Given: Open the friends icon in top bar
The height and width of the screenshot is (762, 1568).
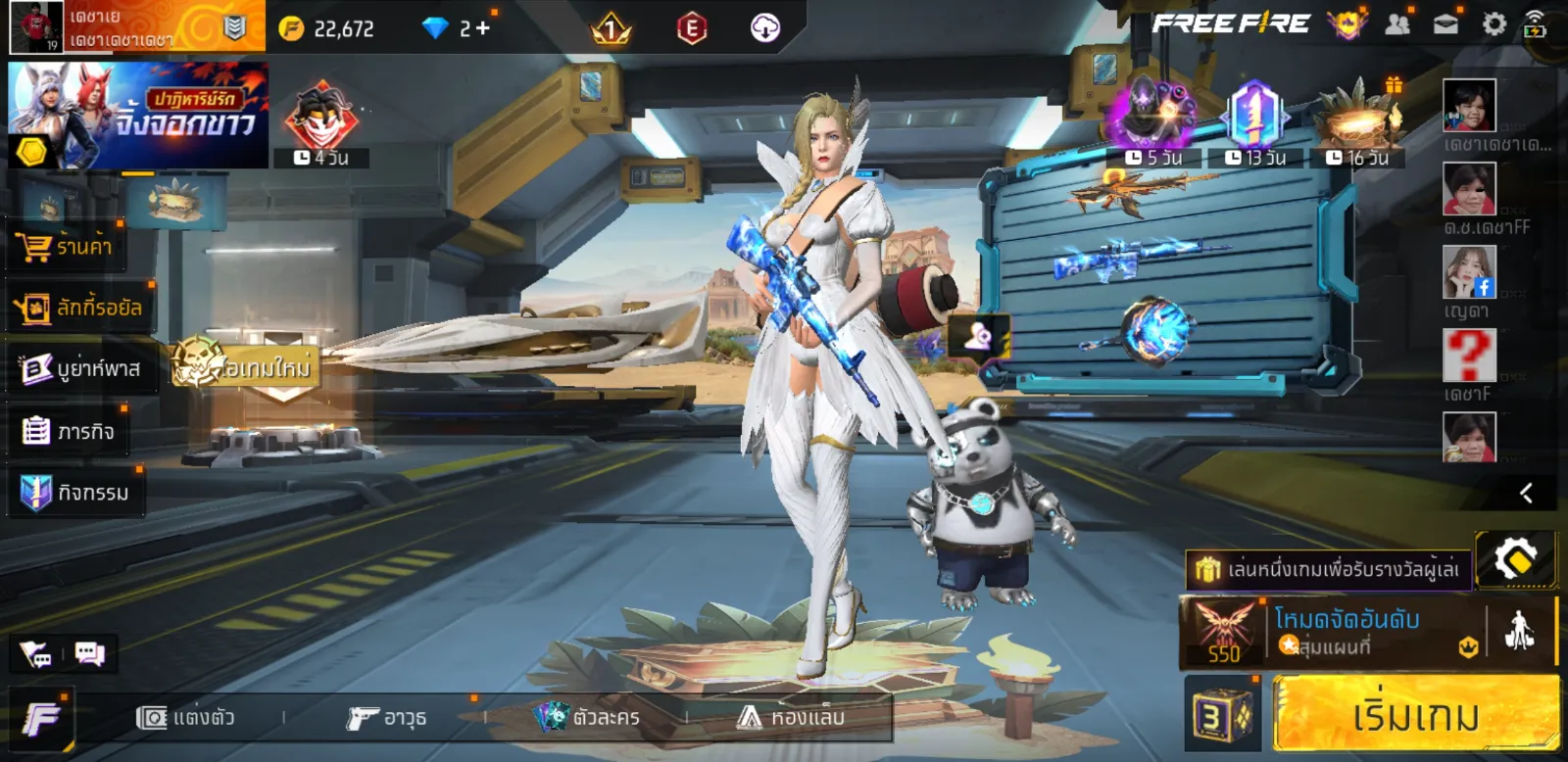Looking at the screenshot, I should click(1397, 24).
